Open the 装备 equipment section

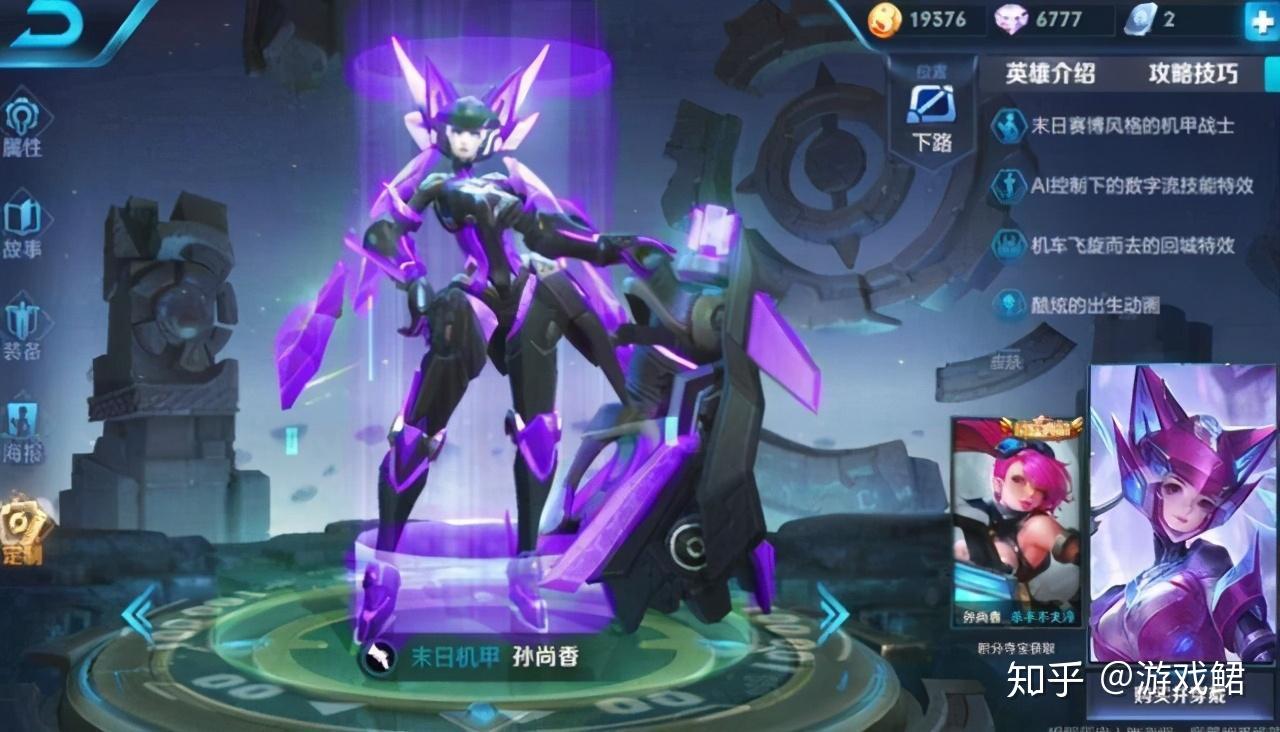click(x=22, y=330)
